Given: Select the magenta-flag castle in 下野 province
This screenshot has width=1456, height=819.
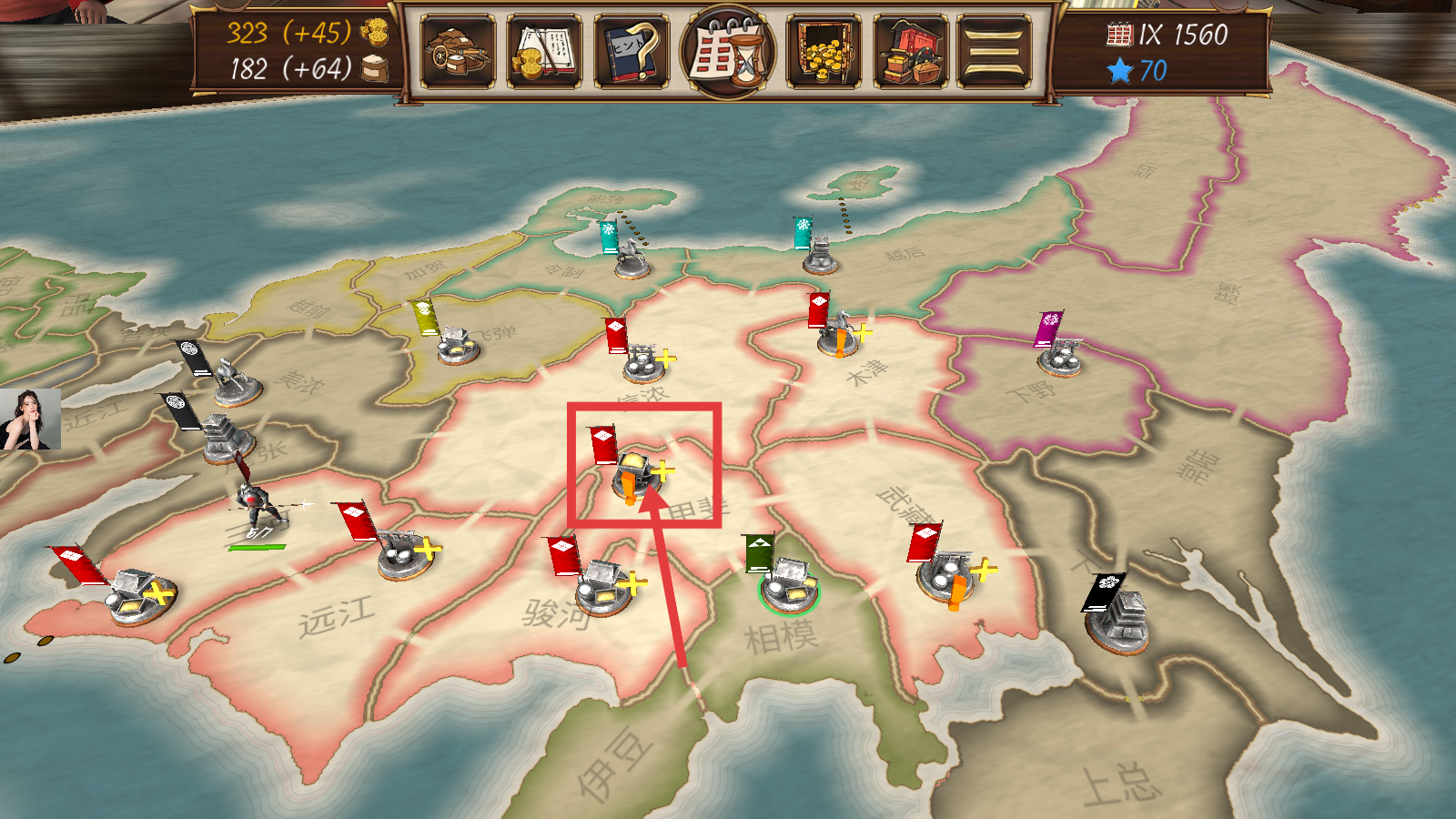Looking at the screenshot, I should [x=1060, y=355].
